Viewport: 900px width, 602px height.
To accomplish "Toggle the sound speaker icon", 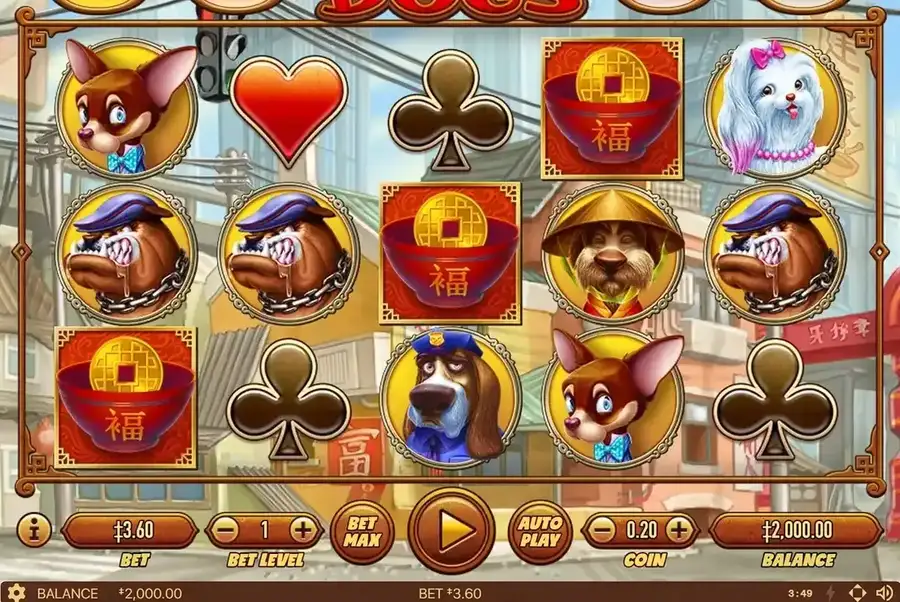I will click(884, 593).
